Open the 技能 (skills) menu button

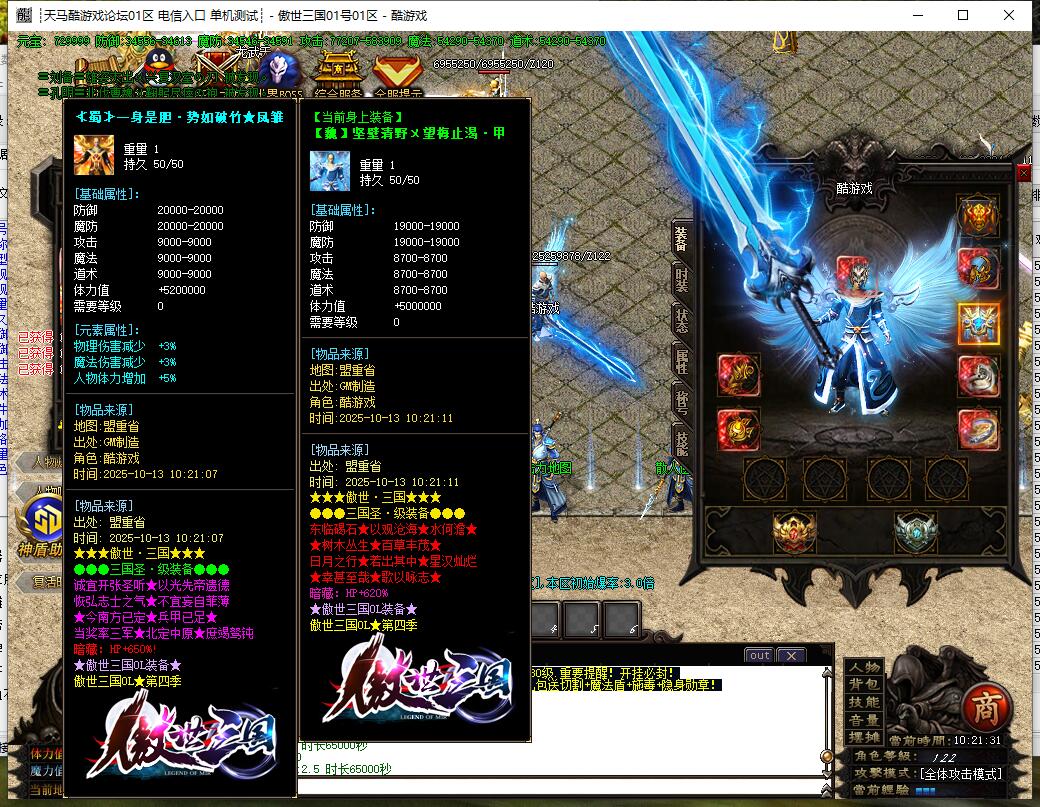[x=864, y=702]
